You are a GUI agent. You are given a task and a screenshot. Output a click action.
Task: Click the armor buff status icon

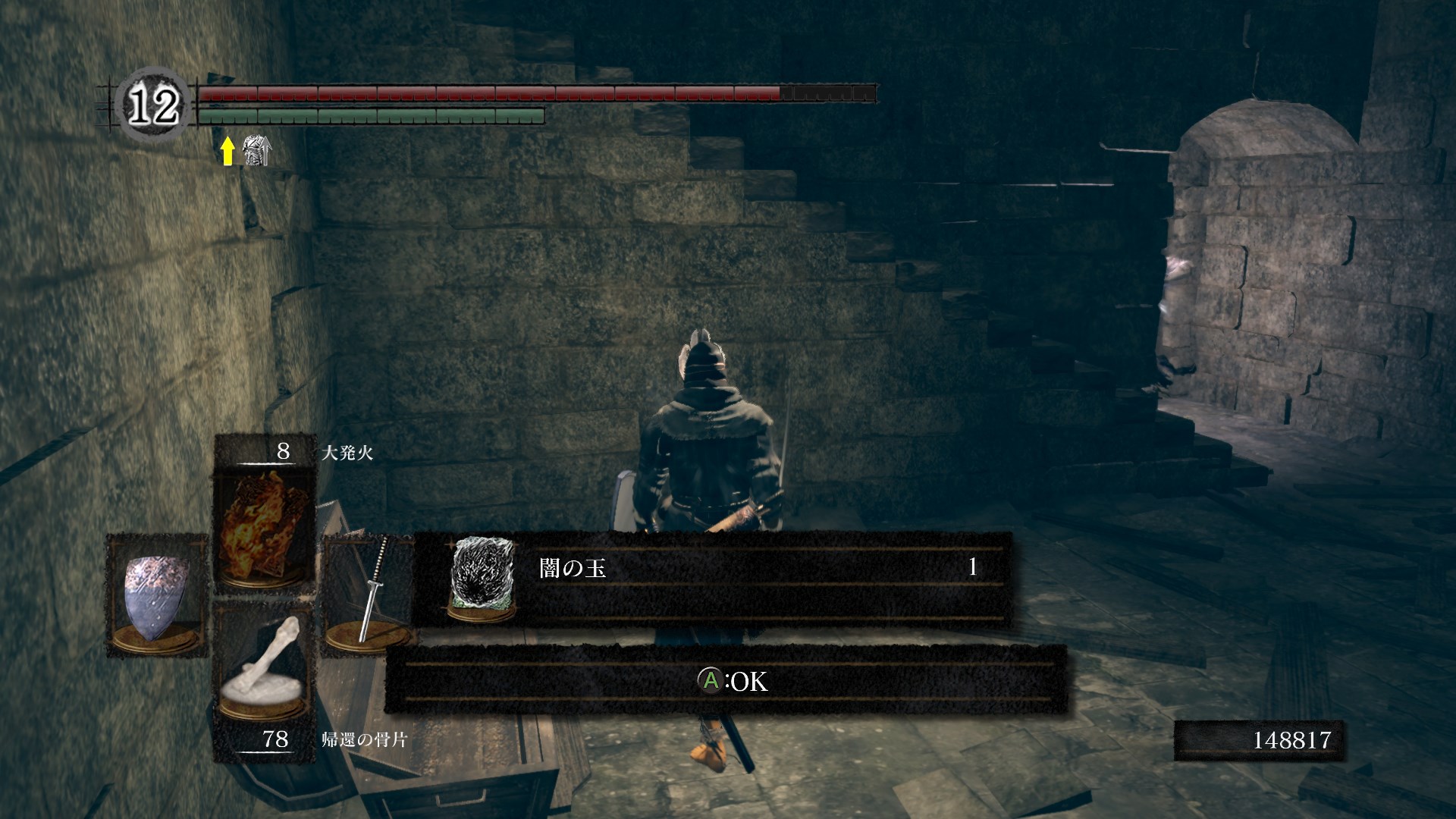[256, 151]
